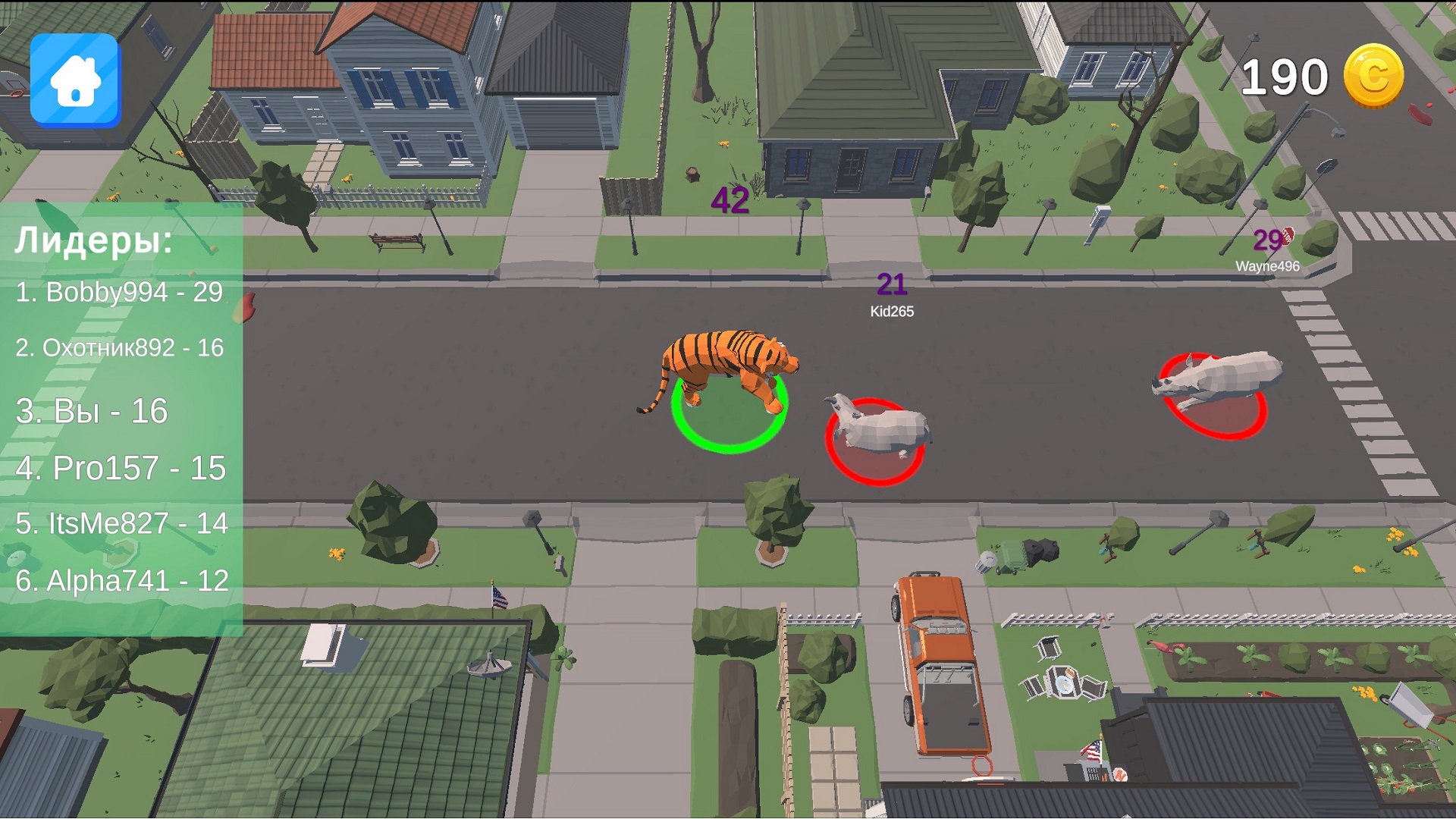Click the Wayne496 name tag
Image resolution: width=1456 pixels, height=819 pixels.
[1266, 266]
